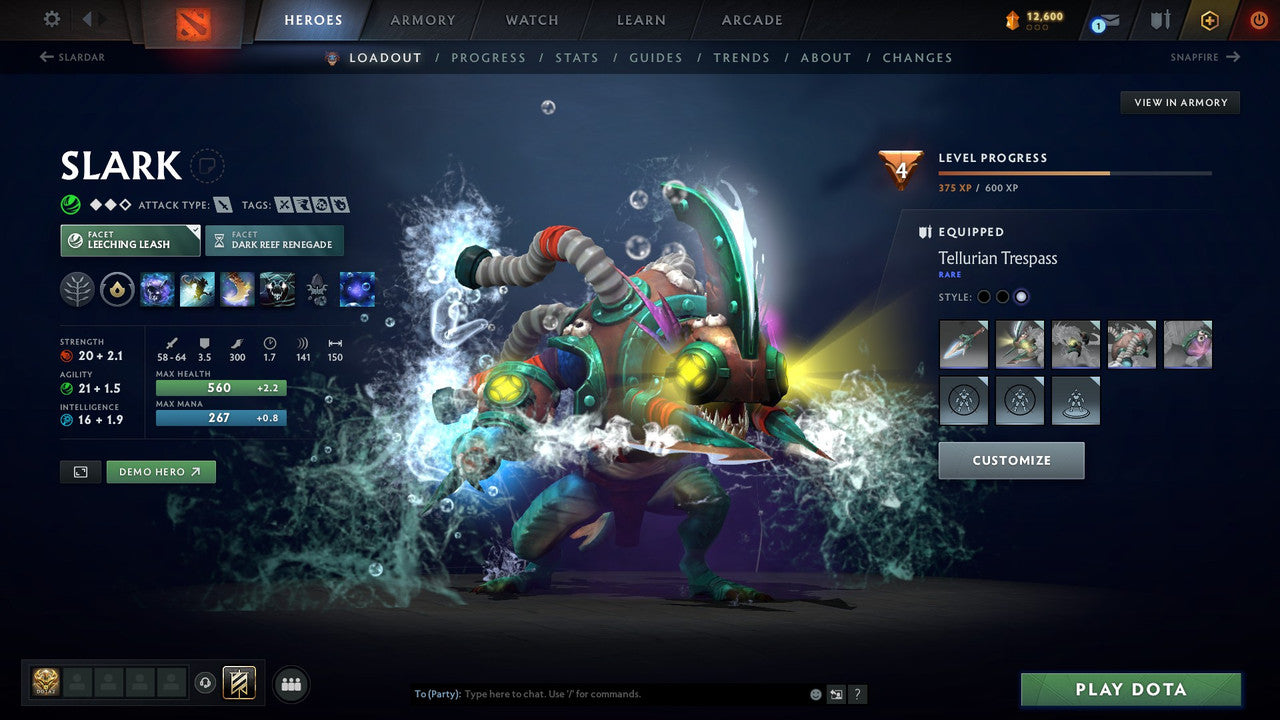This screenshot has height=720, width=1280.
Task: Open the Armory menu item
Action: click(x=422, y=20)
